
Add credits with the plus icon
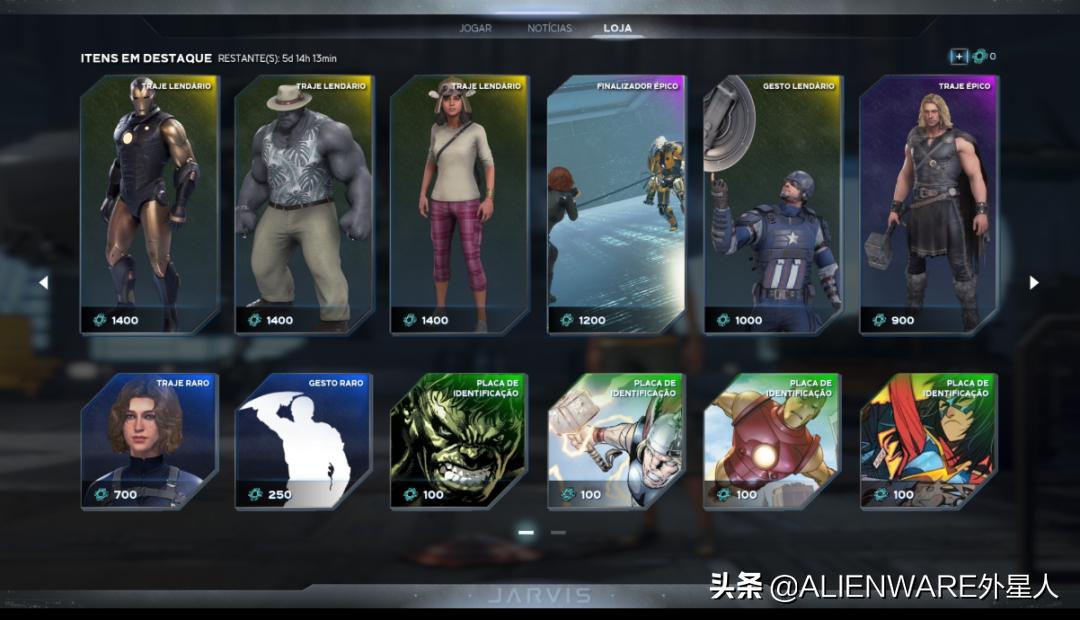(x=958, y=57)
